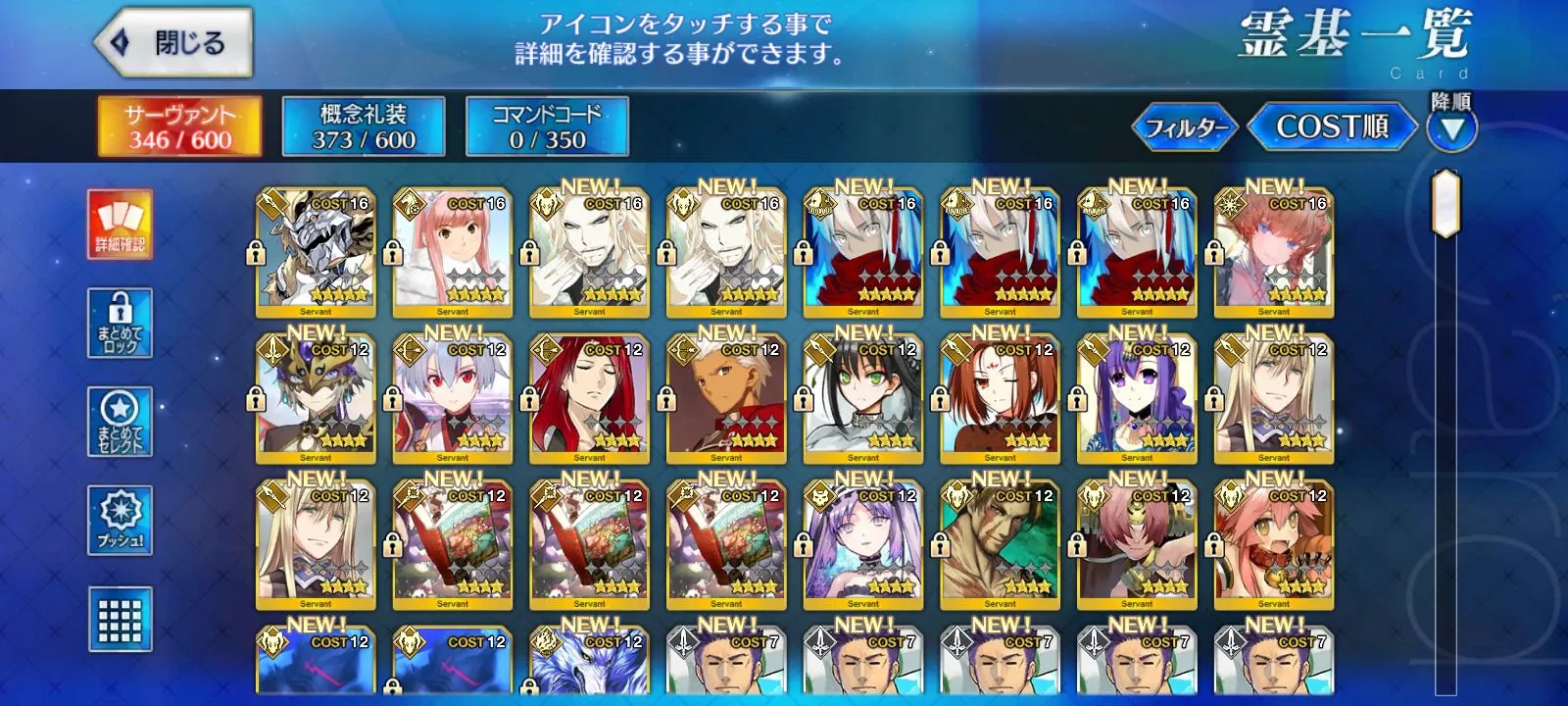Select the silver armored knight servant card
This screenshot has height=706, width=1568.
315,253
